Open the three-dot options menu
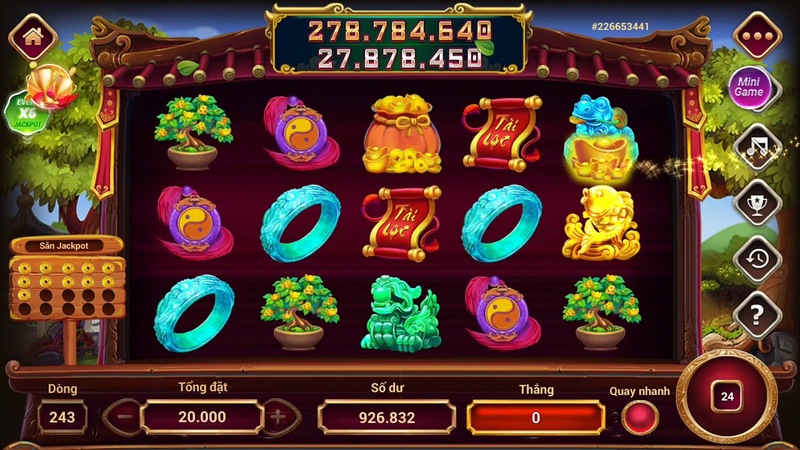The image size is (800, 450). [x=756, y=37]
